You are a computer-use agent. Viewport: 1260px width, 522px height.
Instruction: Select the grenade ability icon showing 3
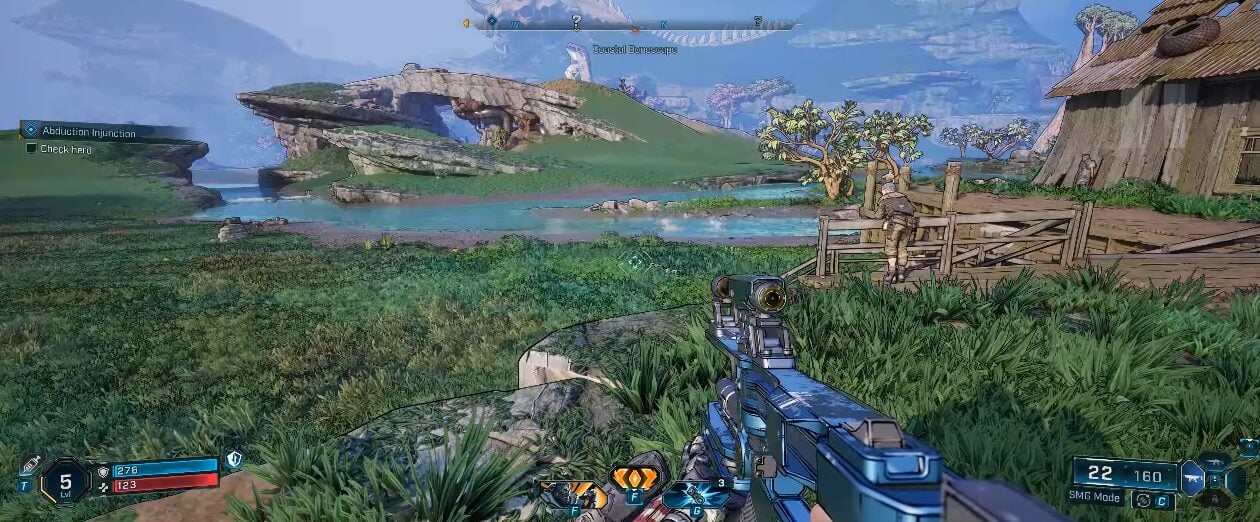pyautogui.click(x=696, y=494)
